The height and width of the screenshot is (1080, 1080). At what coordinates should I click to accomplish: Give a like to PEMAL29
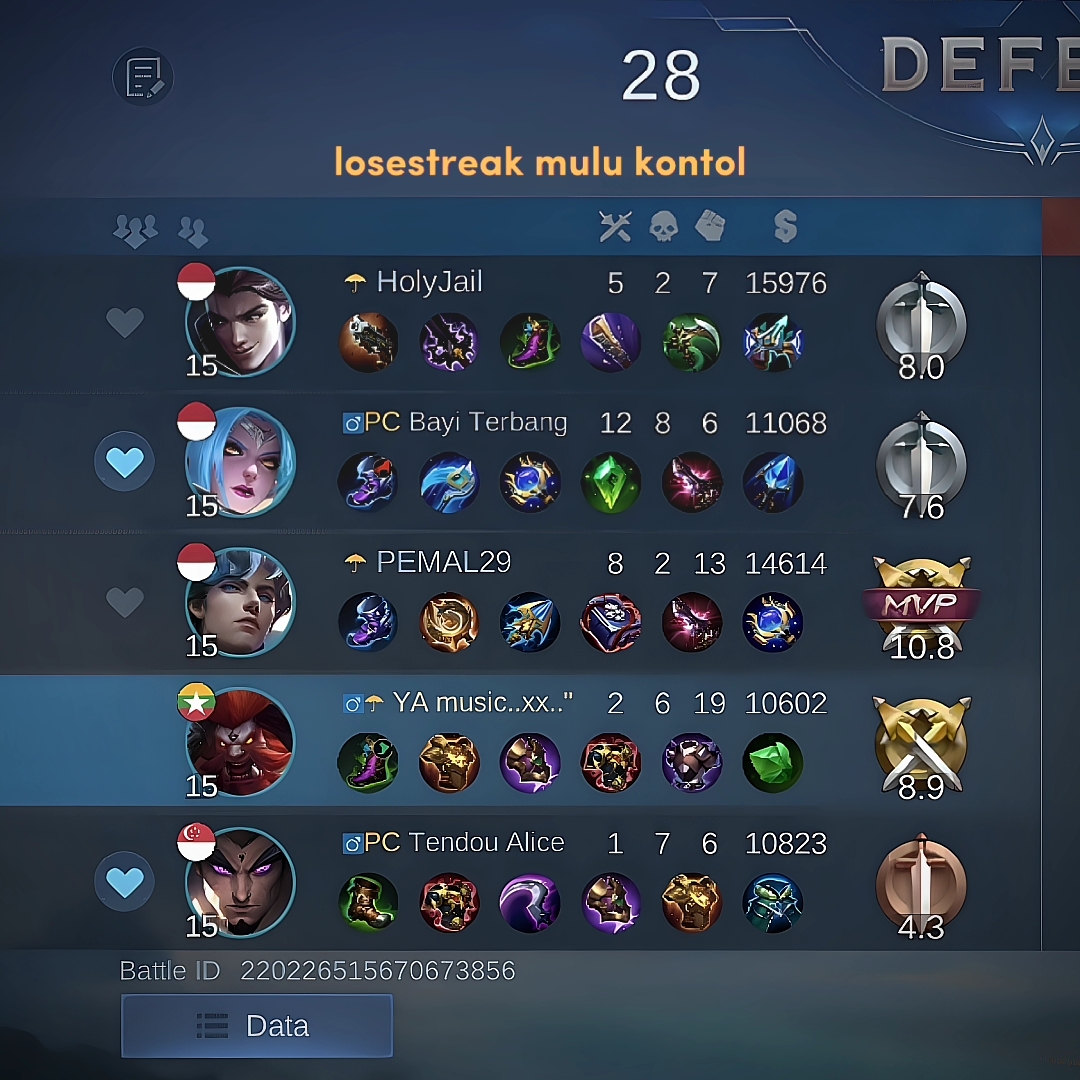tap(125, 602)
